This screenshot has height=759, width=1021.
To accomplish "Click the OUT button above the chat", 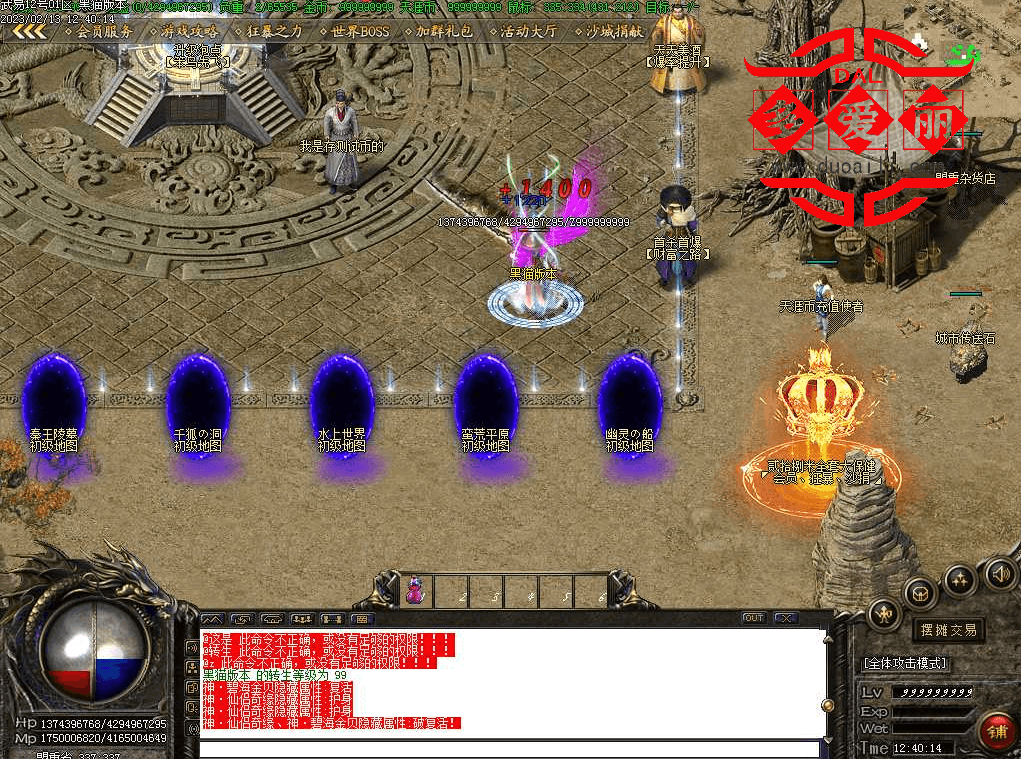I will [x=754, y=618].
